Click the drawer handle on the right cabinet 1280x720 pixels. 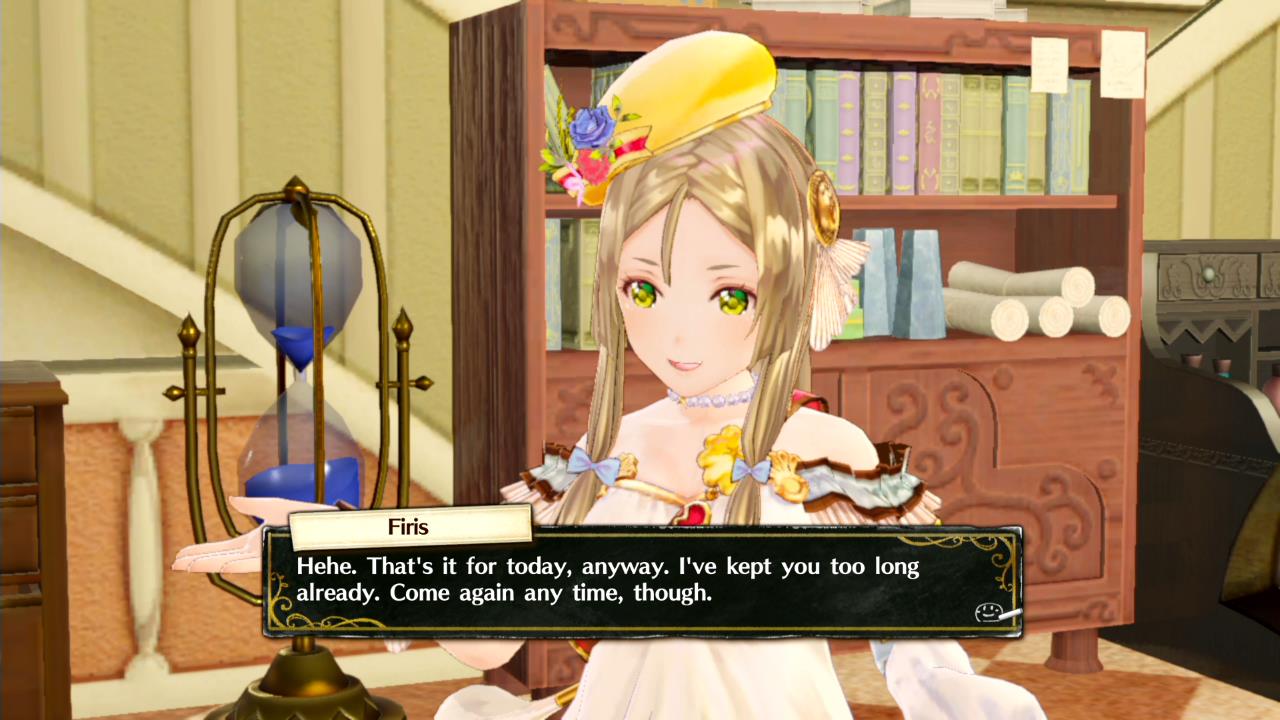1208,274
